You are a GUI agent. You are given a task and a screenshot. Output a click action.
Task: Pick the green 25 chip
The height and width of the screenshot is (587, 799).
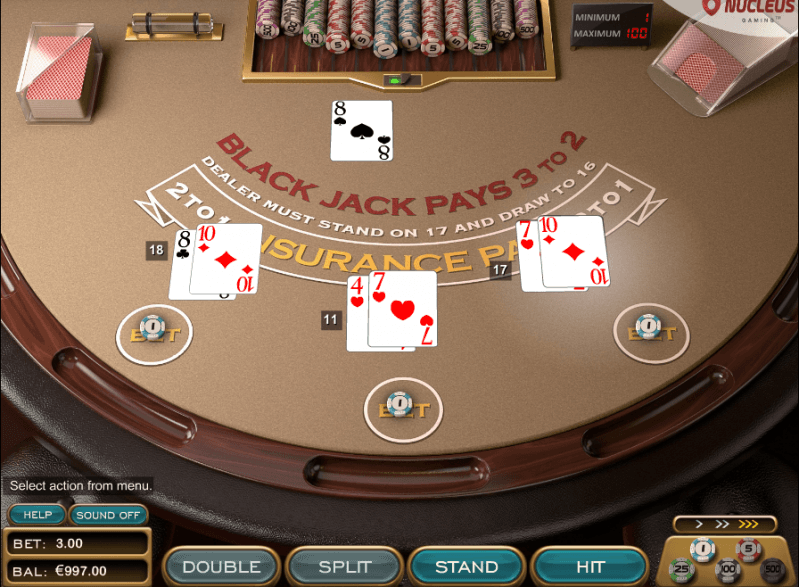[x=682, y=571]
